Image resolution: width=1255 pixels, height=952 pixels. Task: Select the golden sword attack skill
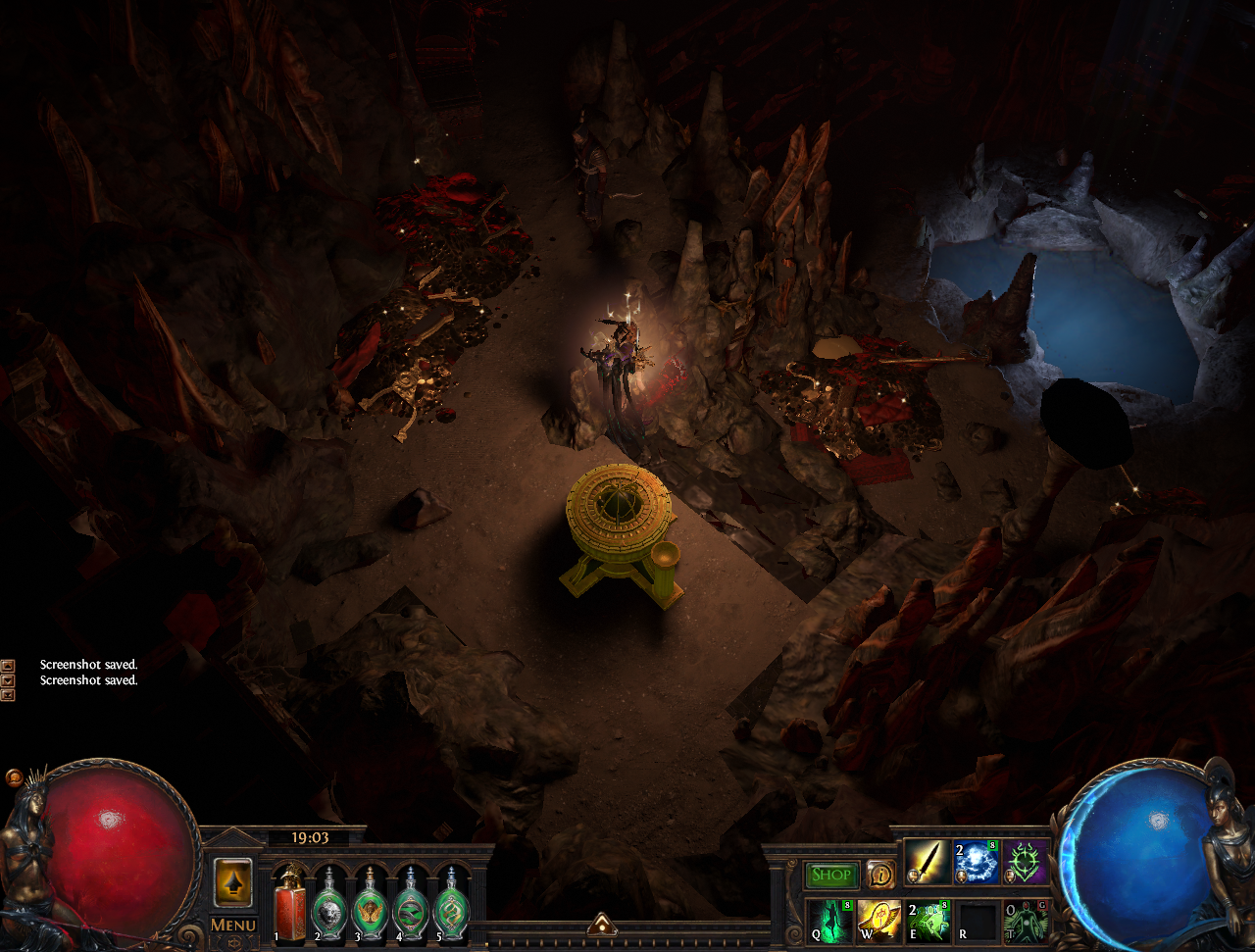pyautogui.click(x=927, y=863)
